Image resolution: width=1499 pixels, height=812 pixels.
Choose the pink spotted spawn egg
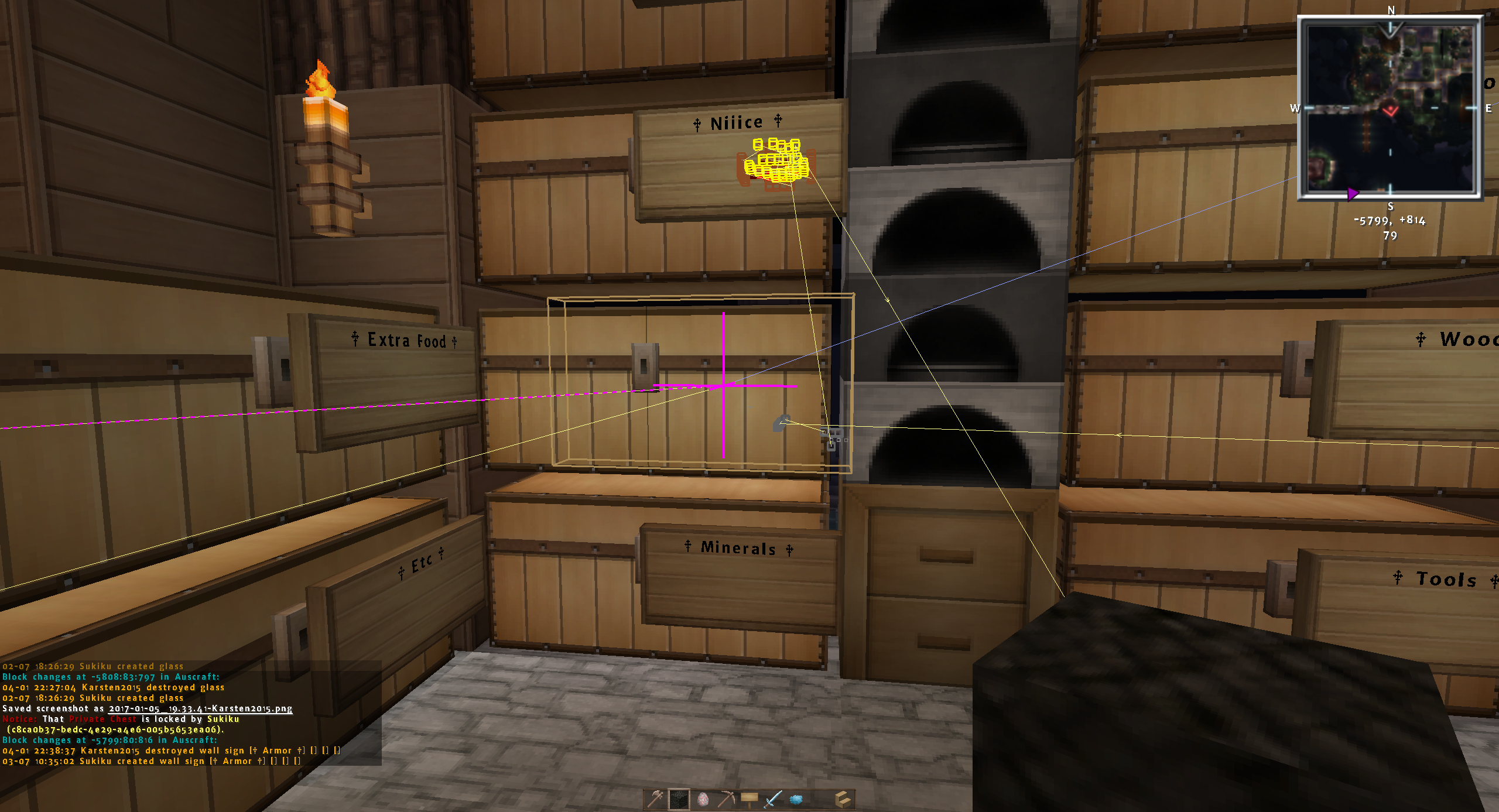click(703, 799)
